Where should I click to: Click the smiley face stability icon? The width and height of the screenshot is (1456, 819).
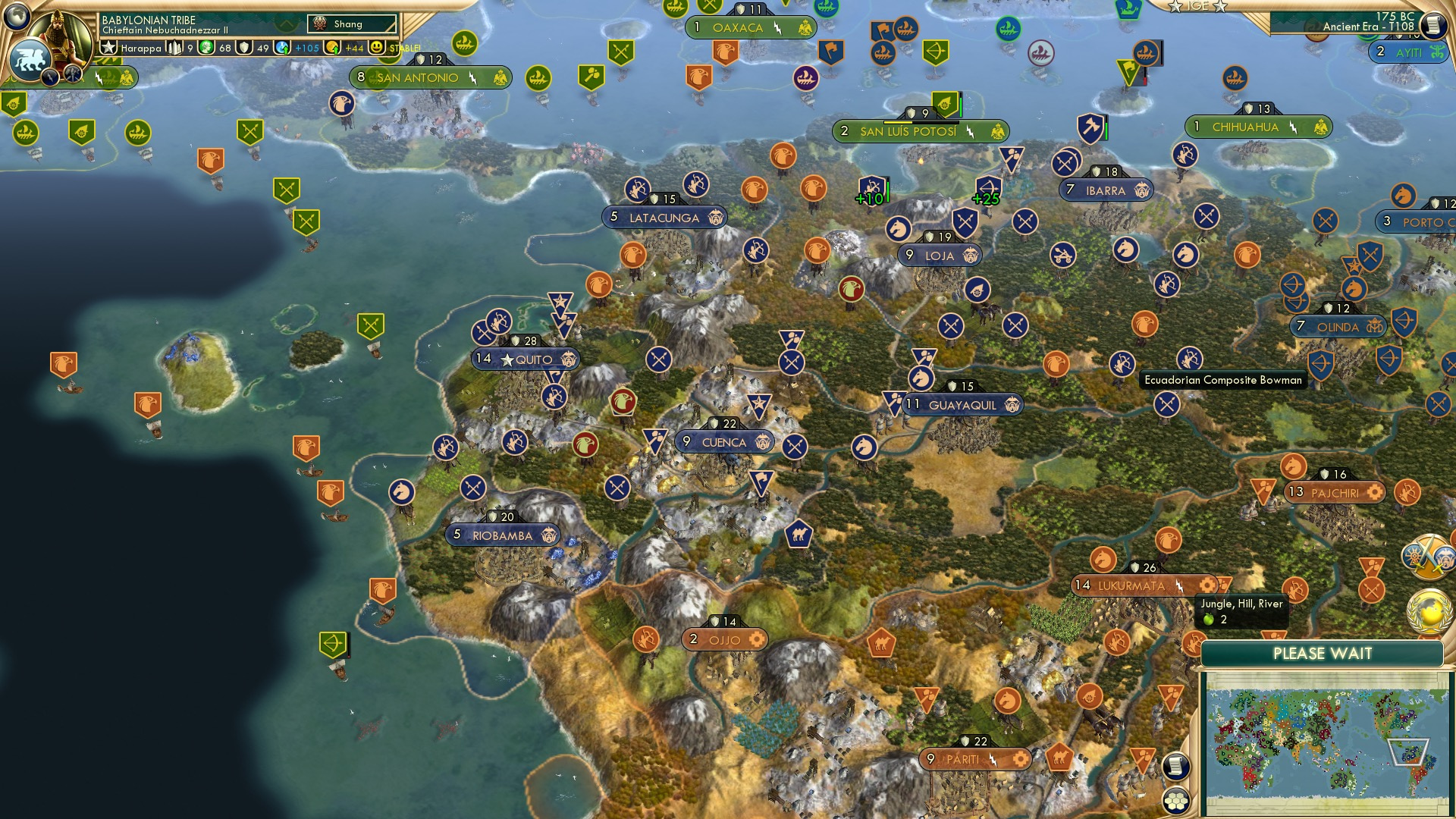[x=377, y=48]
